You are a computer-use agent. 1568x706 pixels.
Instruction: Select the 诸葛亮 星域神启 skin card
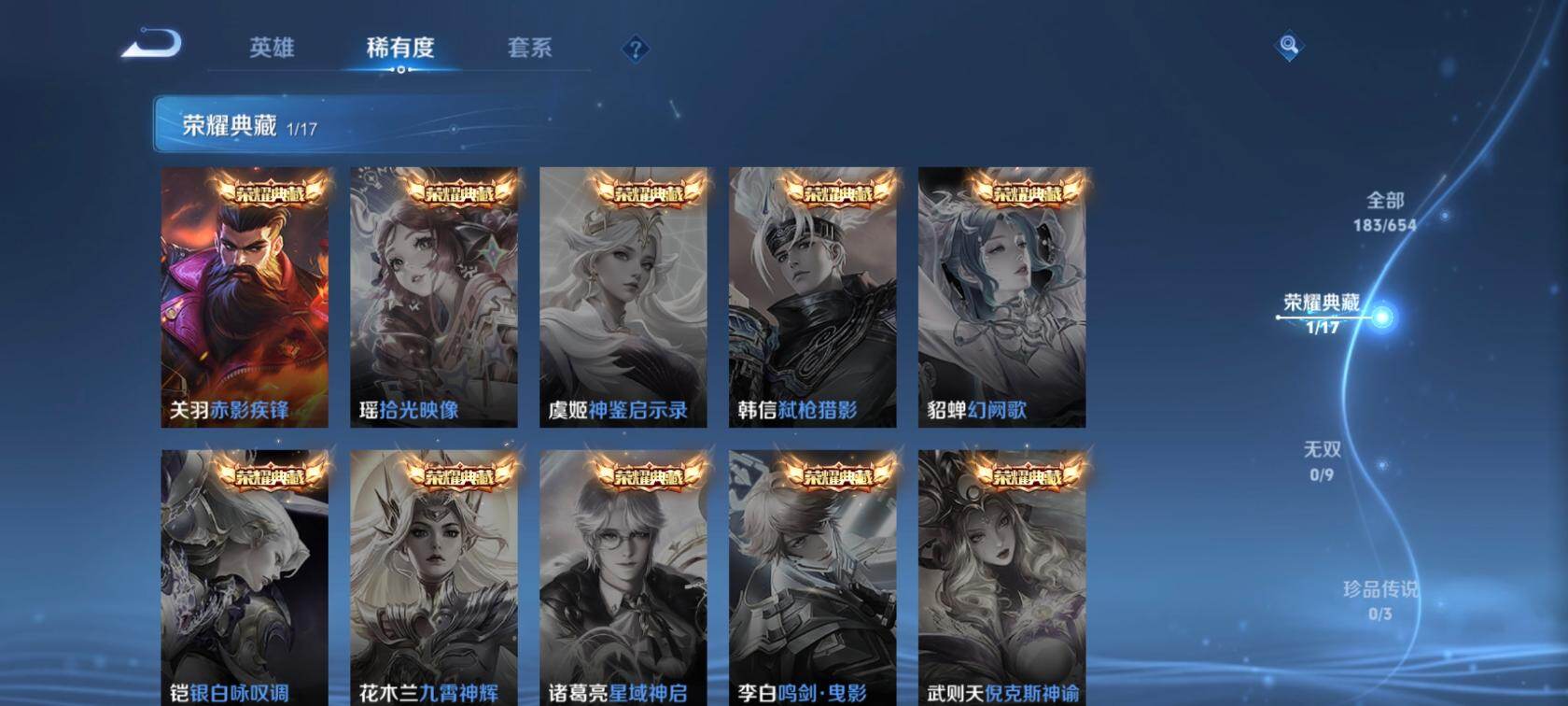click(623, 577)
